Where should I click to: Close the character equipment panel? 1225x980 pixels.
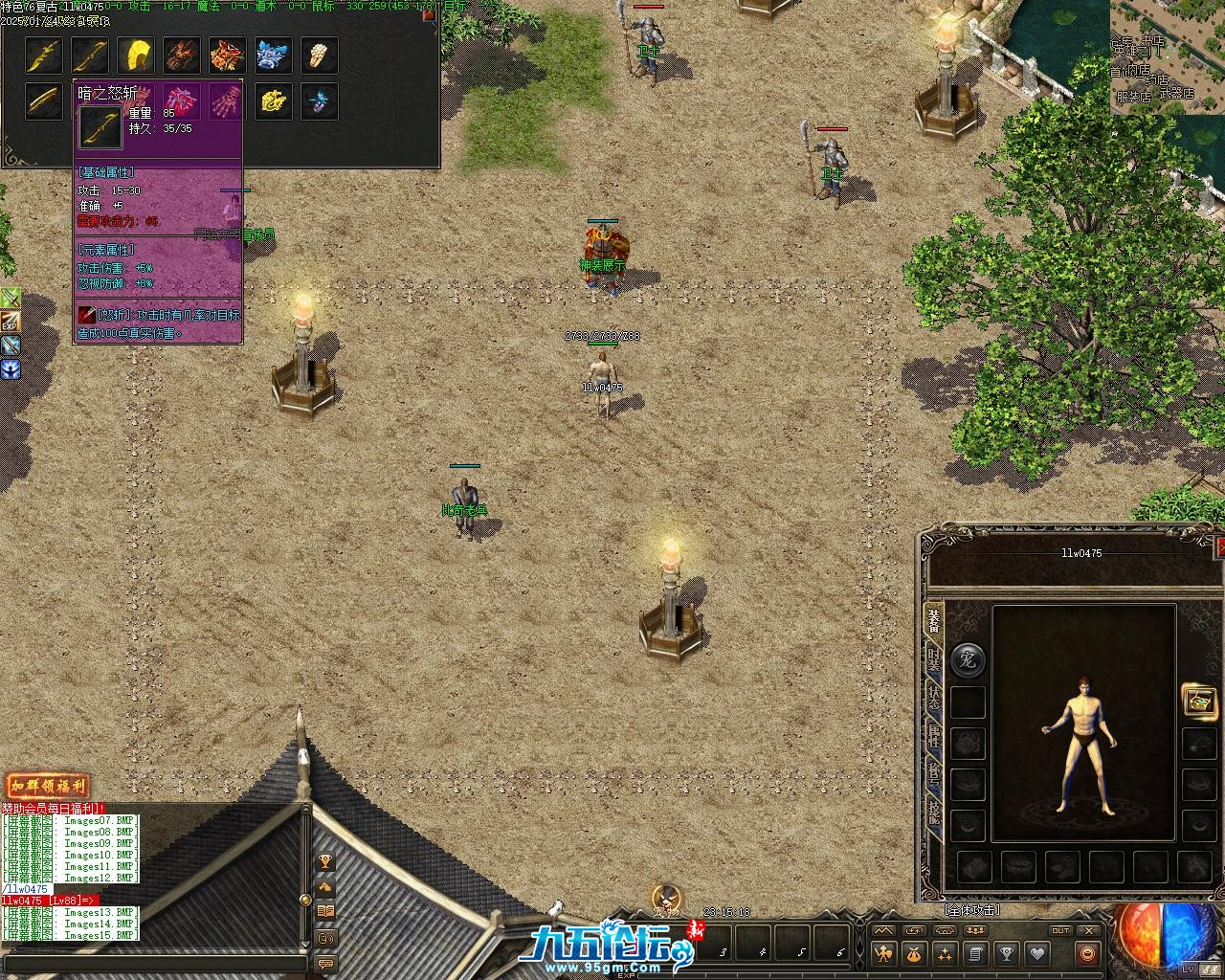(x=1220, y=546)
